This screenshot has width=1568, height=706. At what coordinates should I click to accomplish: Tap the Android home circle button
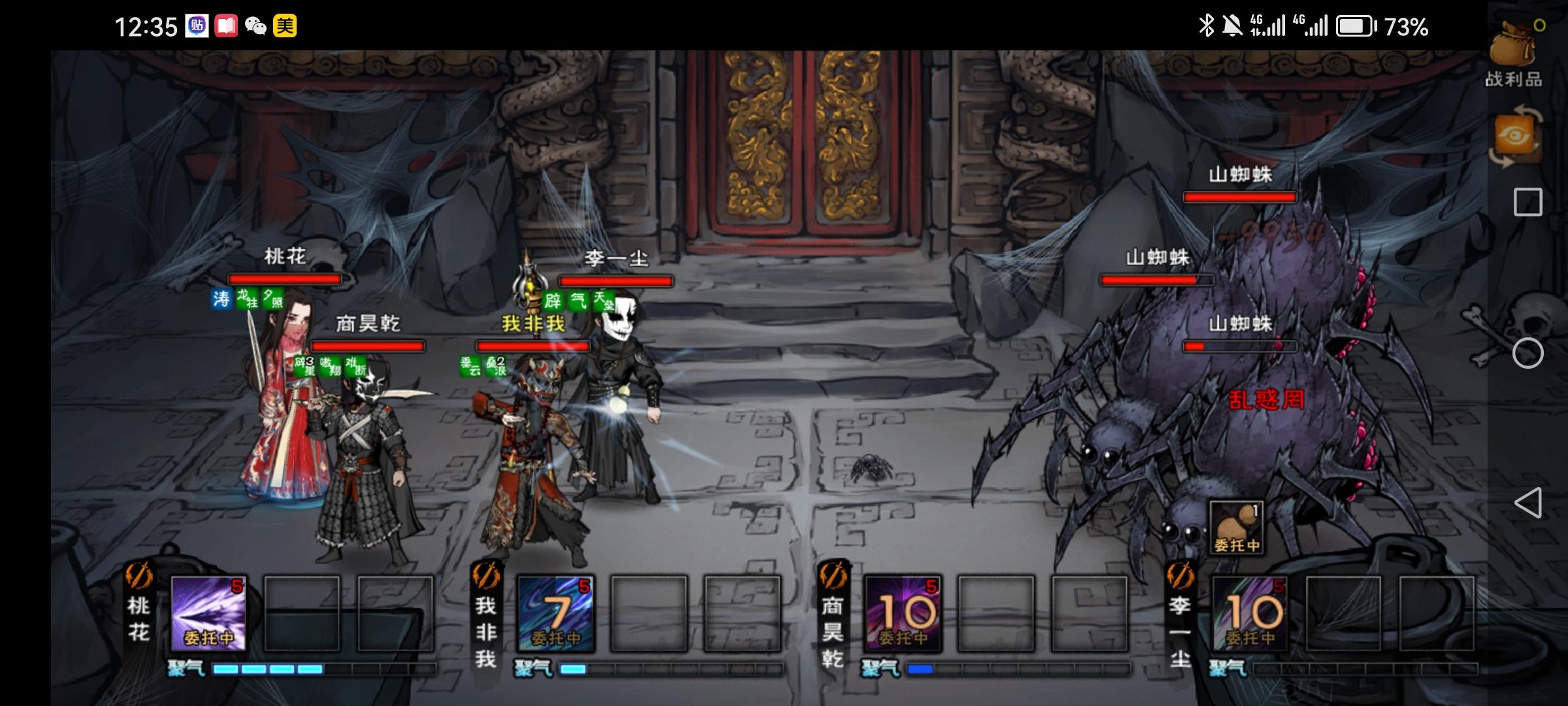pyautogui.click(x=1527, y=354)
